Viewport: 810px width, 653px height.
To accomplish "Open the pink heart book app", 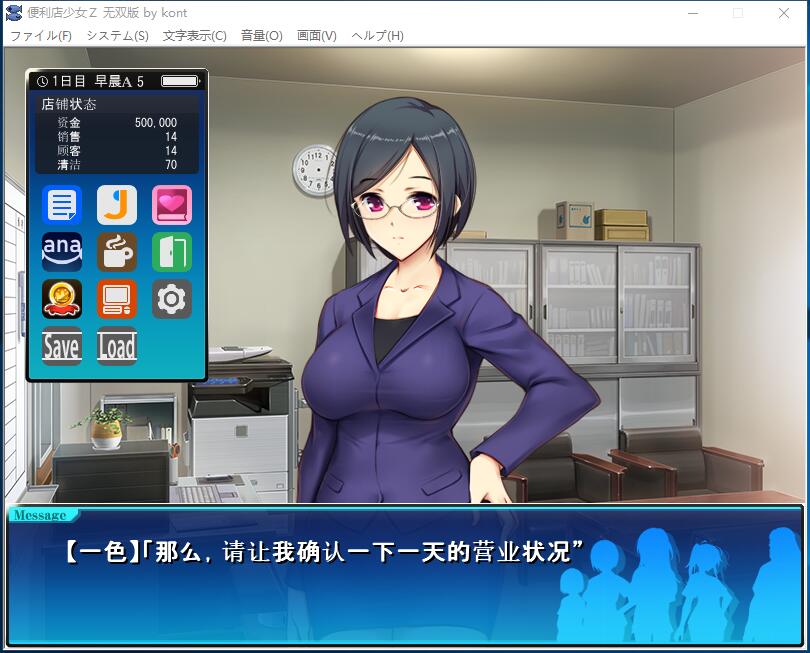I will [172, 205].
